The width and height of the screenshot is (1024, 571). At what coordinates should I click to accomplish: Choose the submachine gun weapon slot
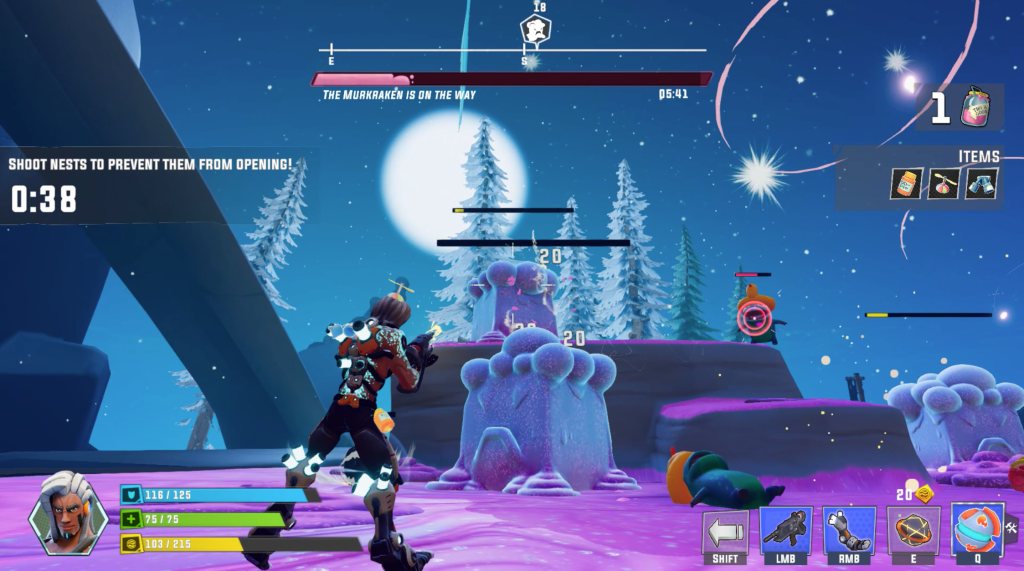(786, 530)
